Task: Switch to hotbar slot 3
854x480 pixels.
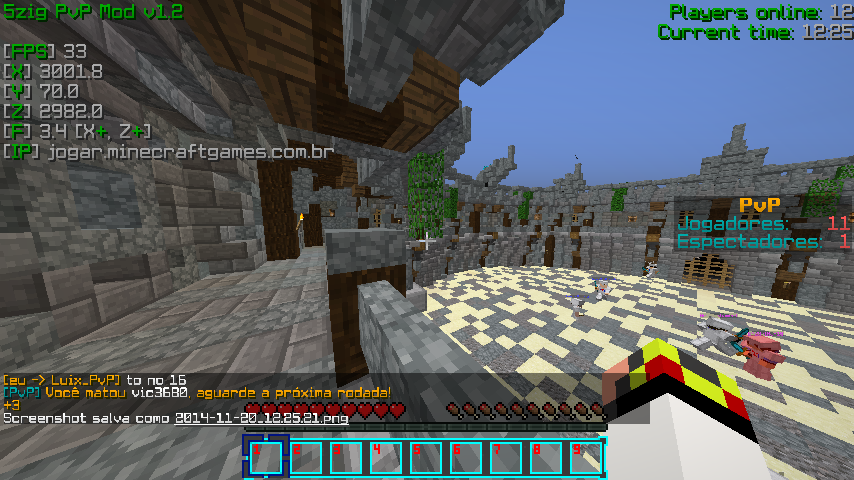Action: (x=346, y=458)
